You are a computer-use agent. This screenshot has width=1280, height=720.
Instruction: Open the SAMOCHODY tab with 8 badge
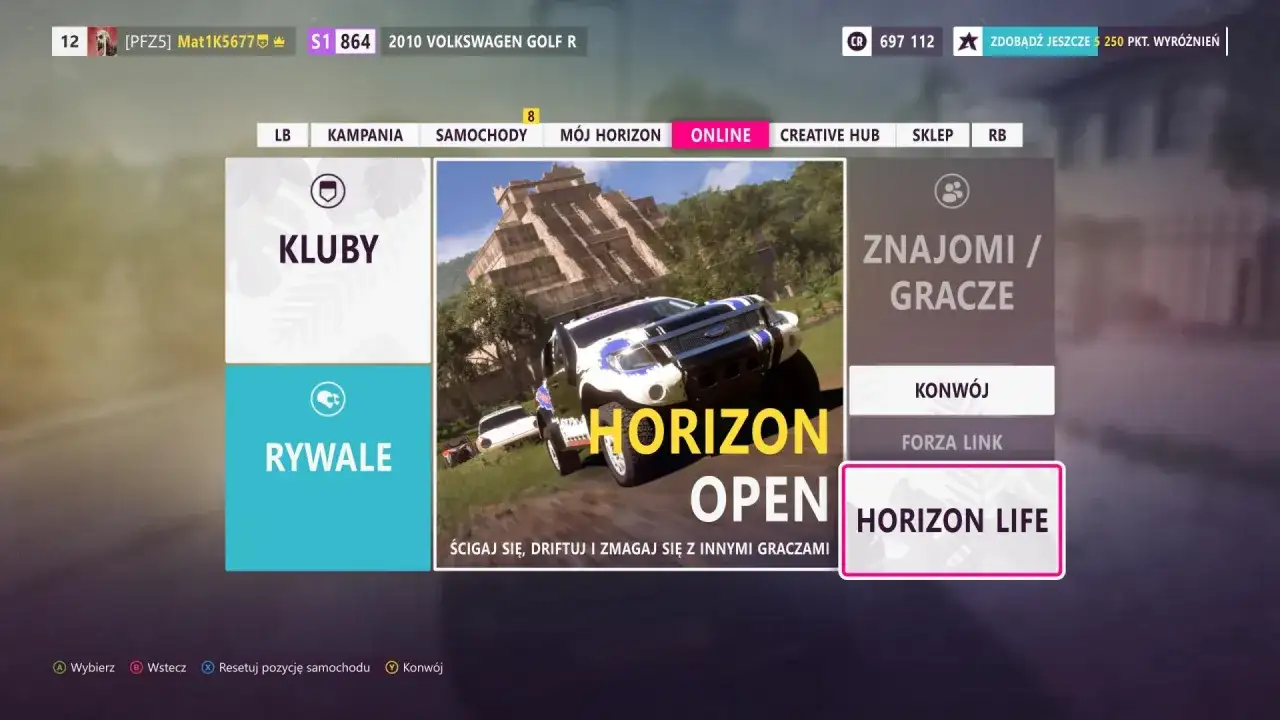click(481, 134)
